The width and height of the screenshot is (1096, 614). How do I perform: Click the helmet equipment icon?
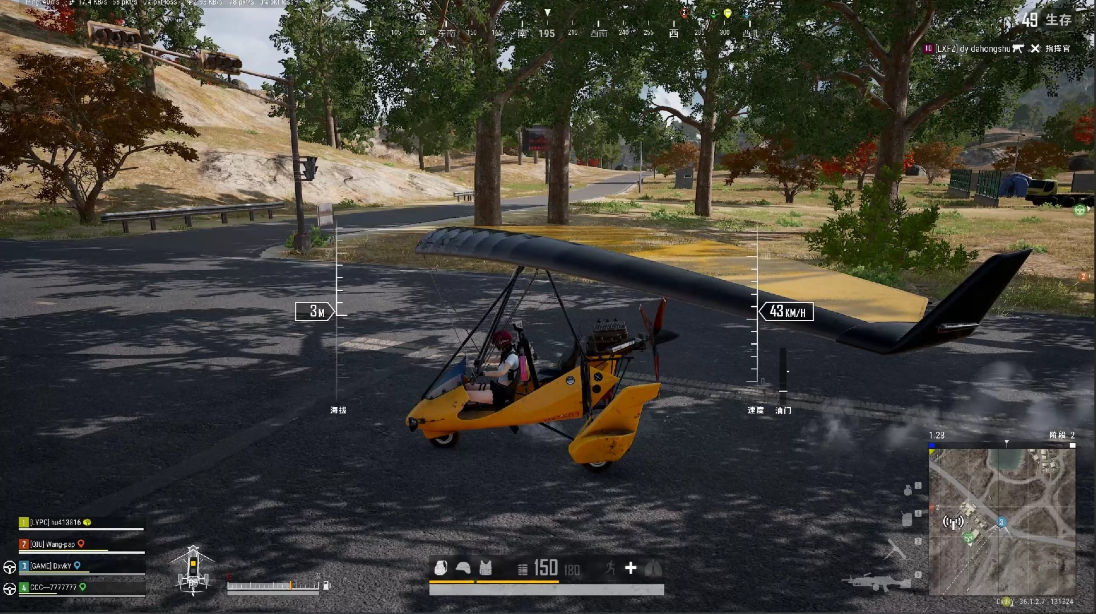point(463,568)
